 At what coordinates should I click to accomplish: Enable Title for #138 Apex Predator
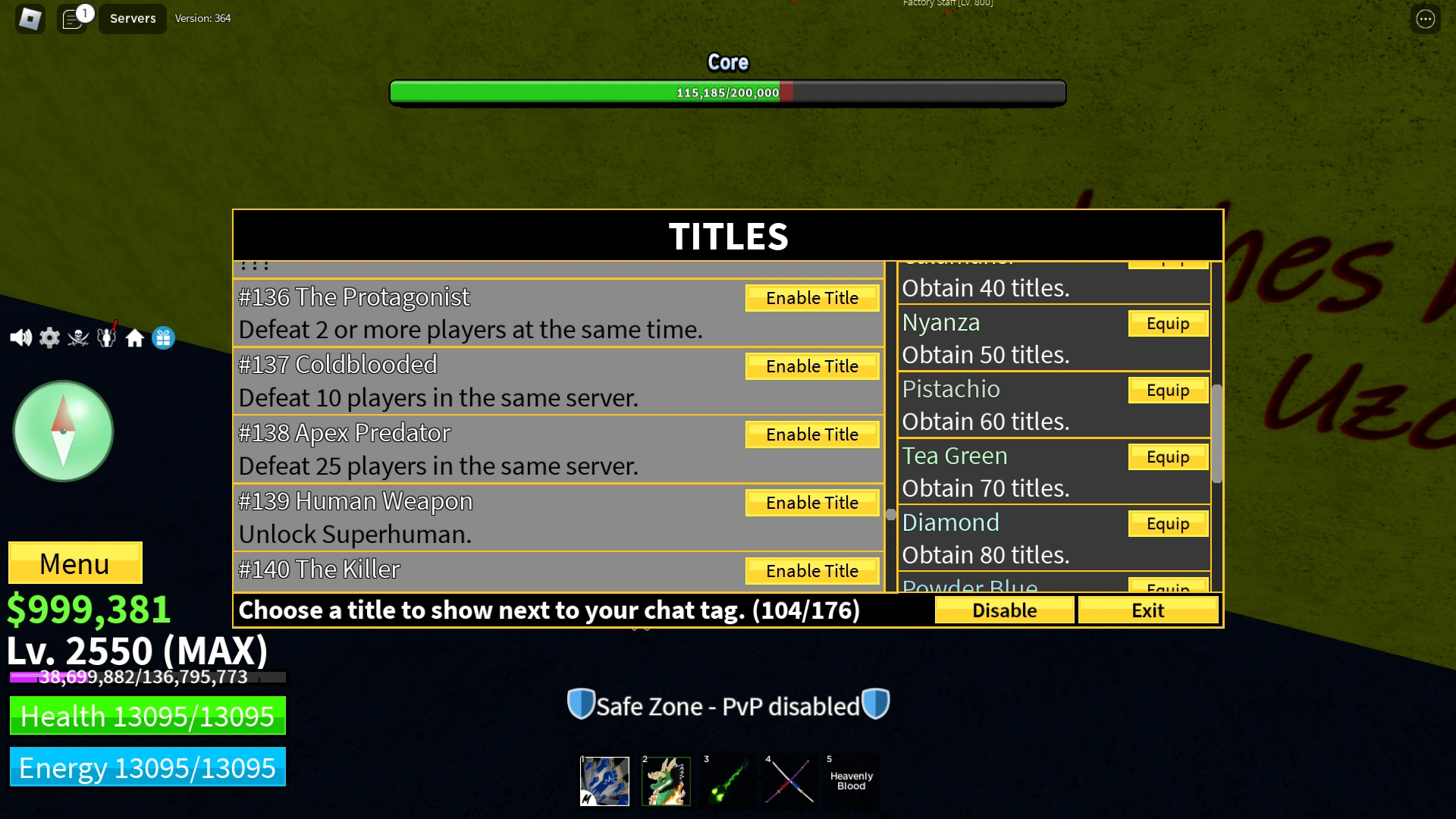tap(811, 434)
